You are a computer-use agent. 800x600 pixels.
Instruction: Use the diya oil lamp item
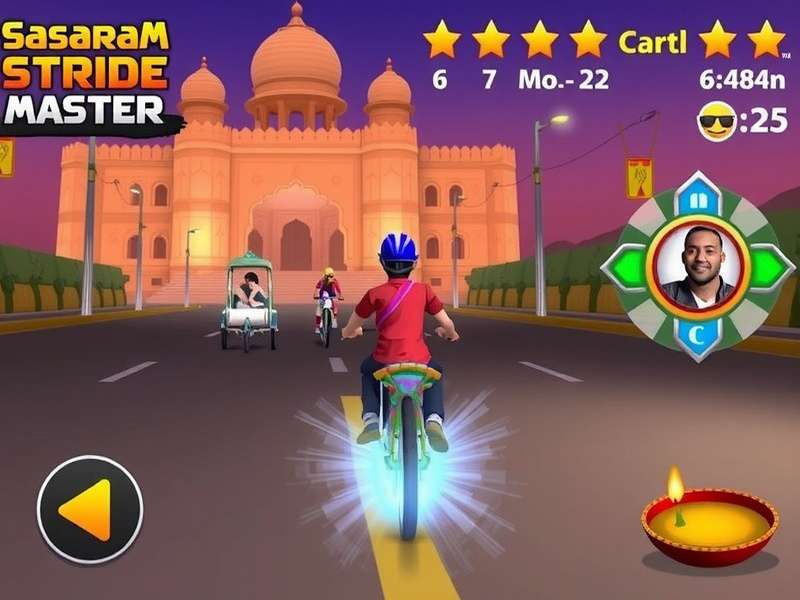pyautogui.click(x=709, y=524)
